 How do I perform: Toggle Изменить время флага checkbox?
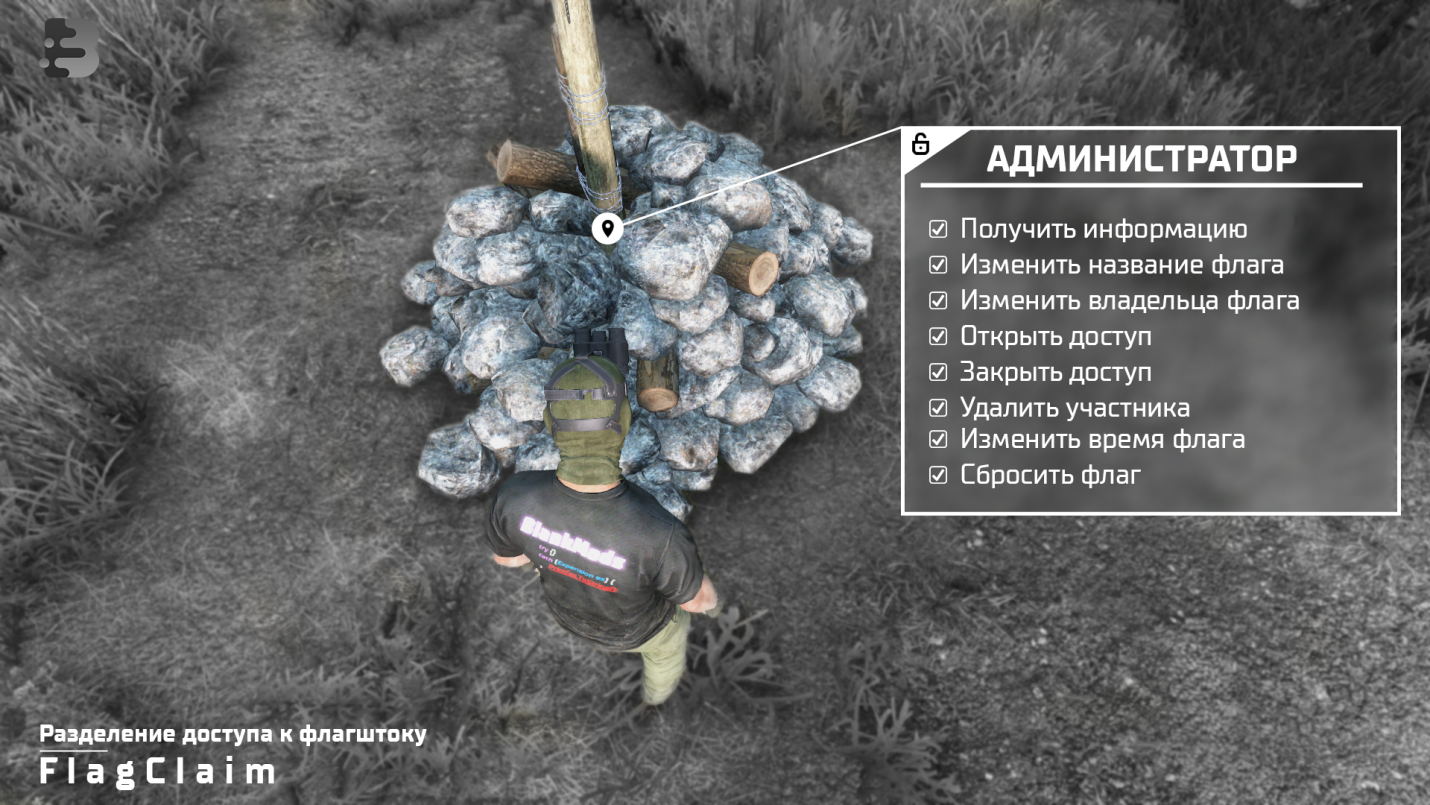(938, 438)
